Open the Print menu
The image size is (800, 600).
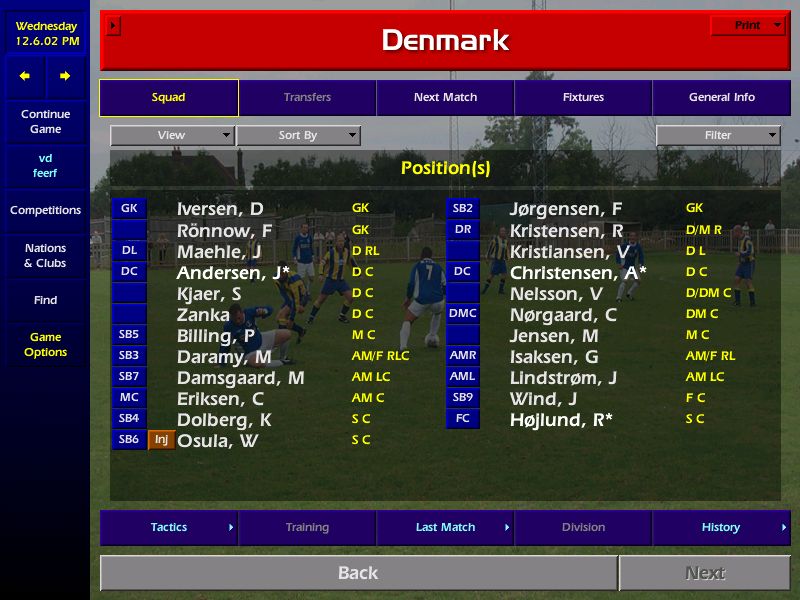point(748,25)
